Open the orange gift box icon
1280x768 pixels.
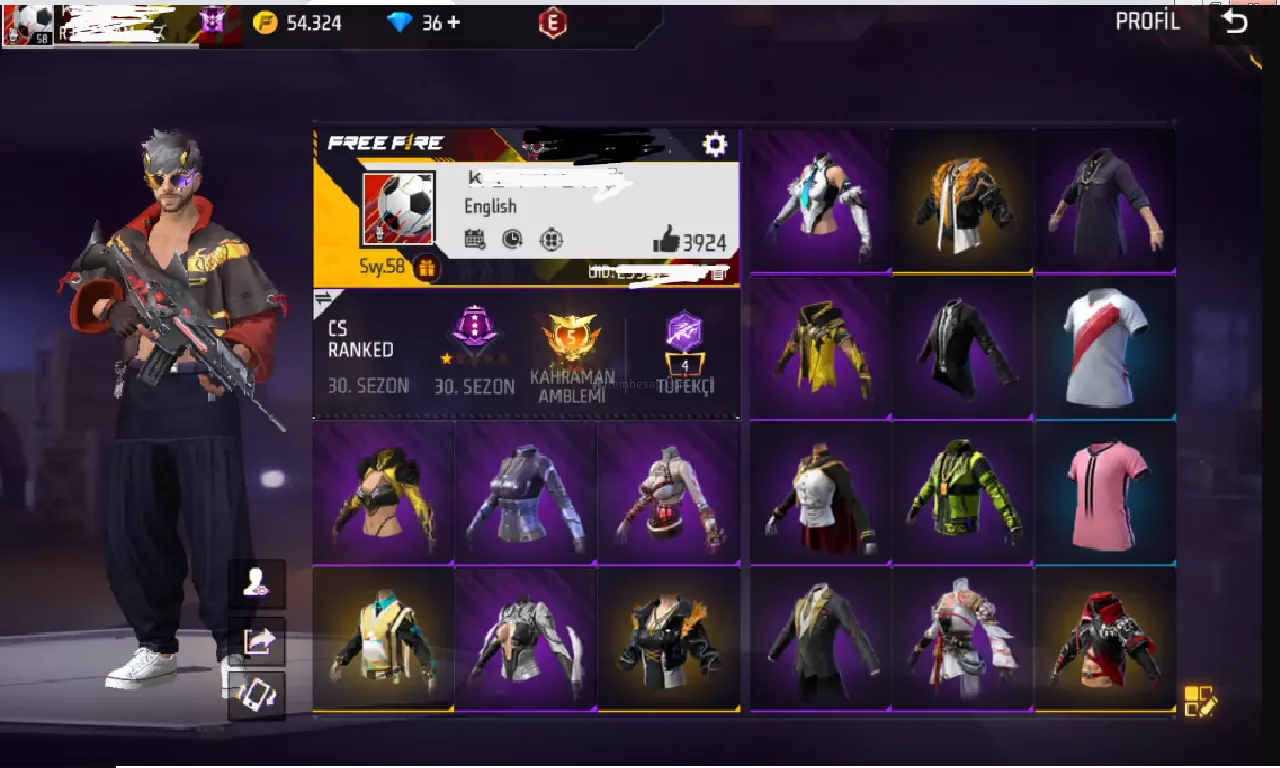pyautogui.click(x=426, y=268)
